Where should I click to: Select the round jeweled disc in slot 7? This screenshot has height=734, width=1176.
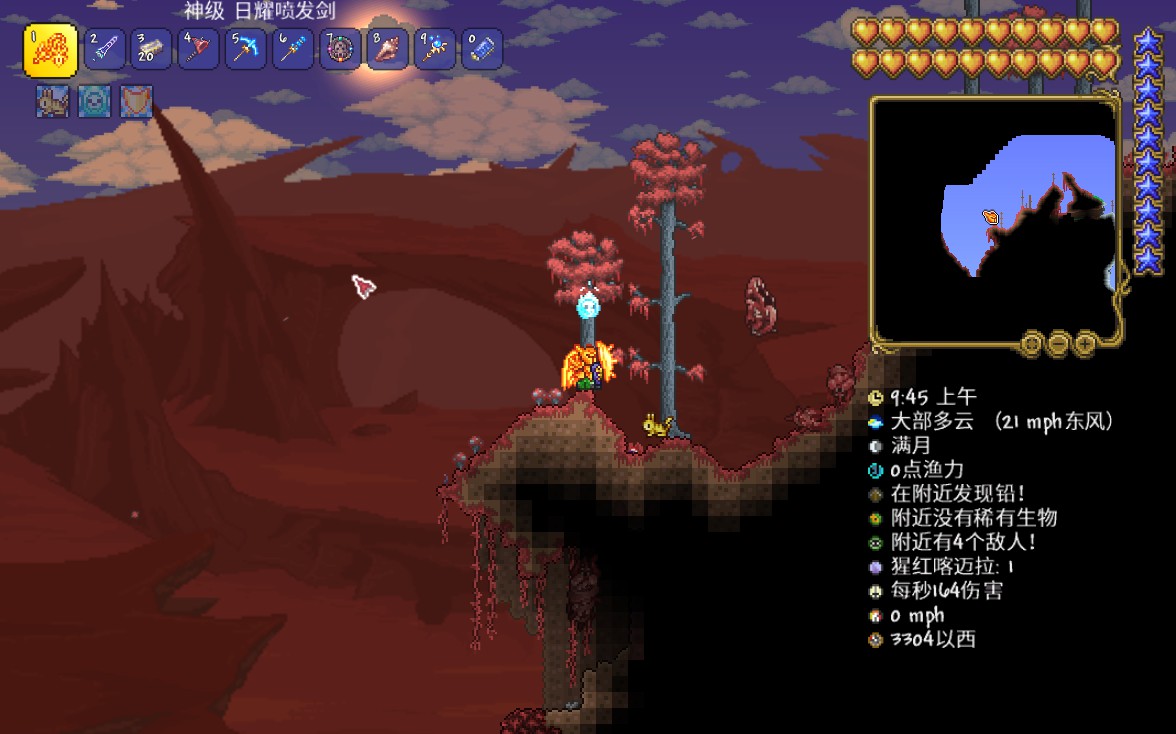tap(340, 48)
